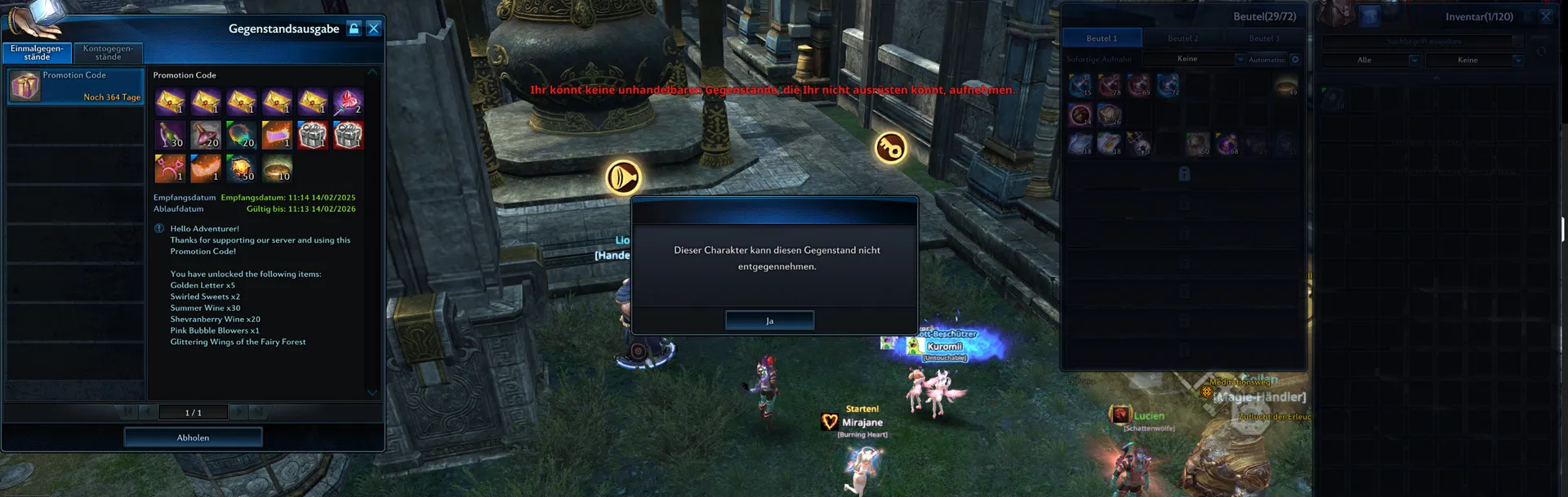Select the glittering orange wings item
The image size is (1568, 497).
[x=206, y=168]
